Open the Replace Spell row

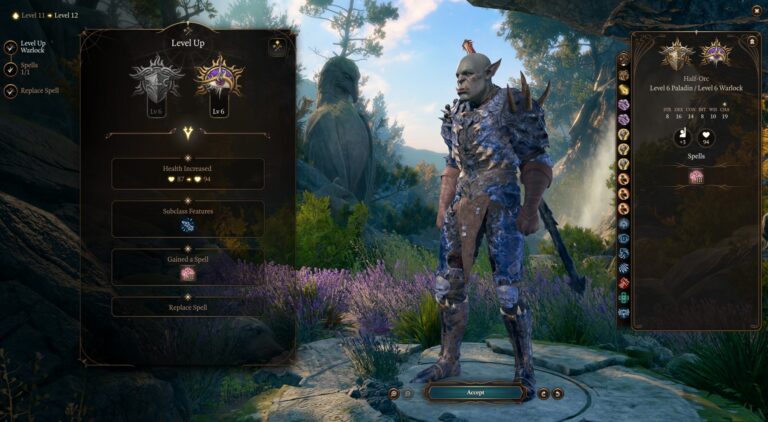187,306
